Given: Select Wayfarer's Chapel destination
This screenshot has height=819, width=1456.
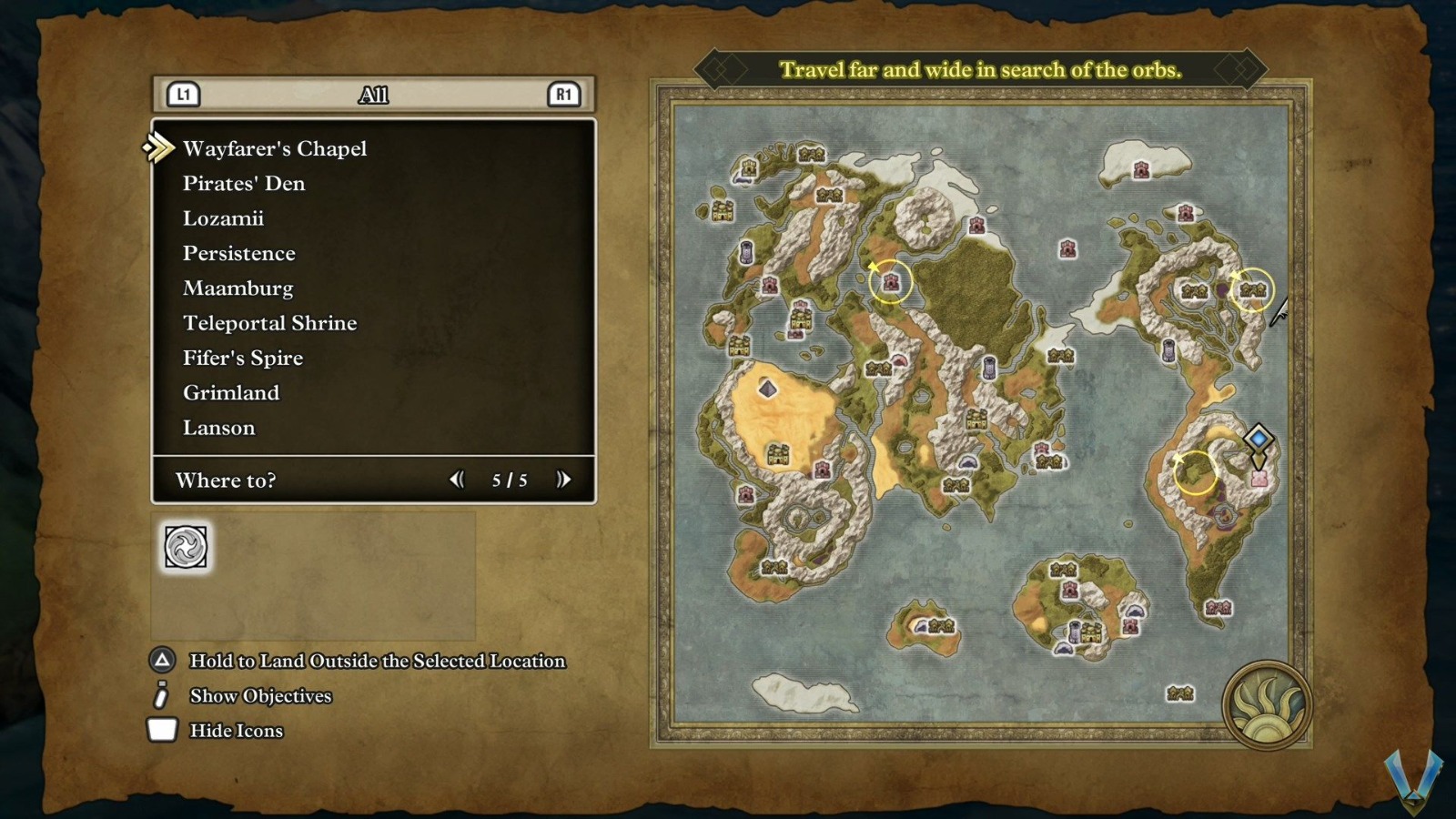Looking at the screenshot, I should 275,148.
